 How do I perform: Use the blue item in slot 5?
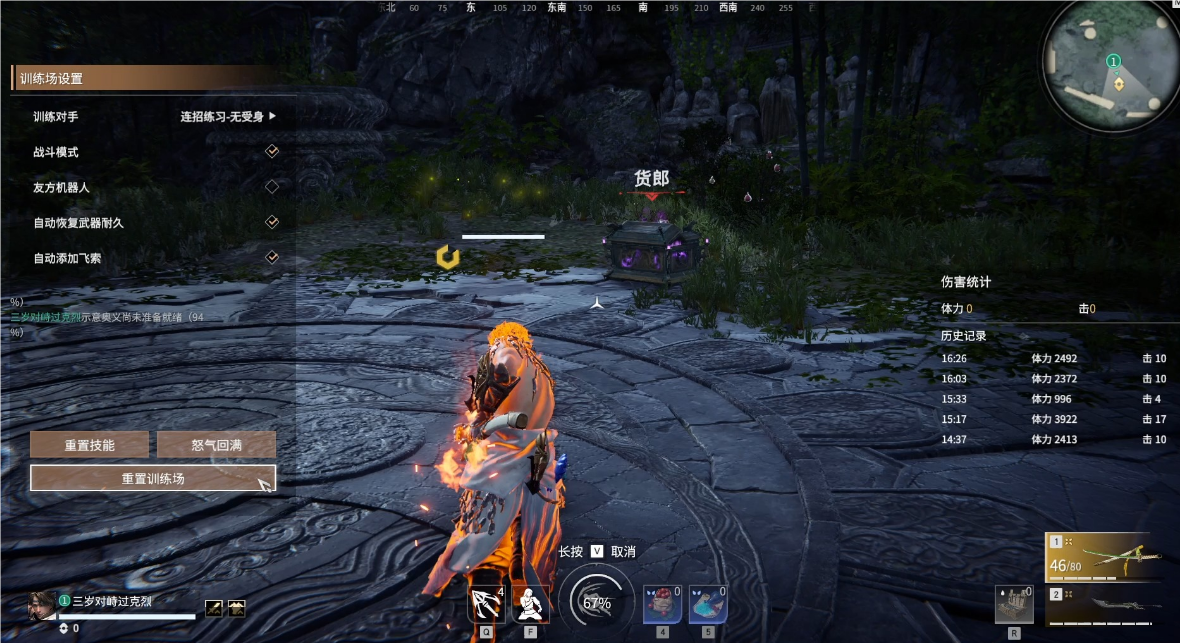click(707, 604)
